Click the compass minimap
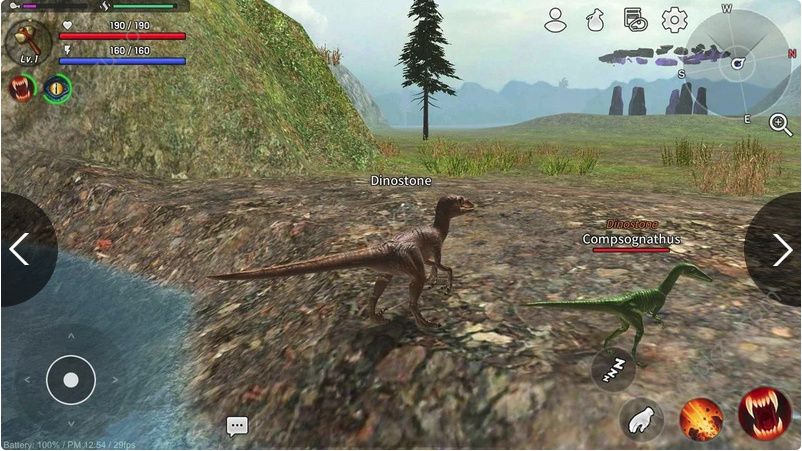 click(x=738, y=62)
